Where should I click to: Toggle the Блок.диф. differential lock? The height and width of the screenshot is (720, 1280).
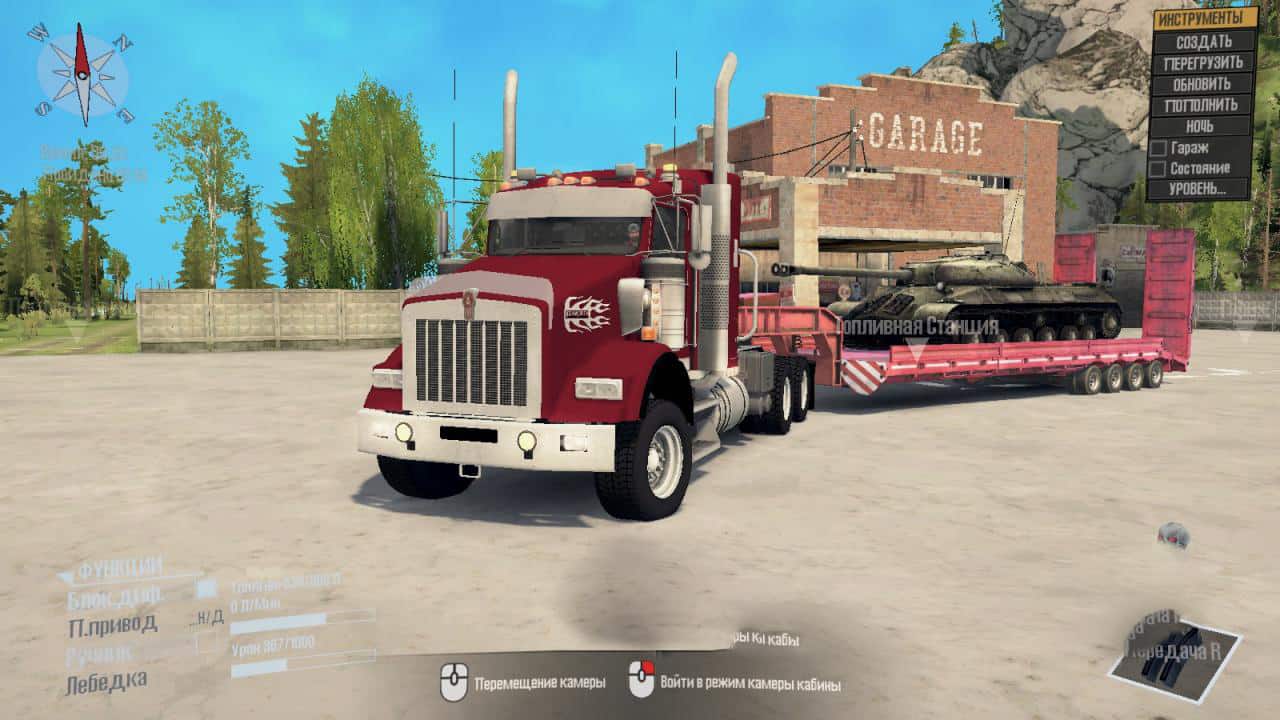pos(115,600)
